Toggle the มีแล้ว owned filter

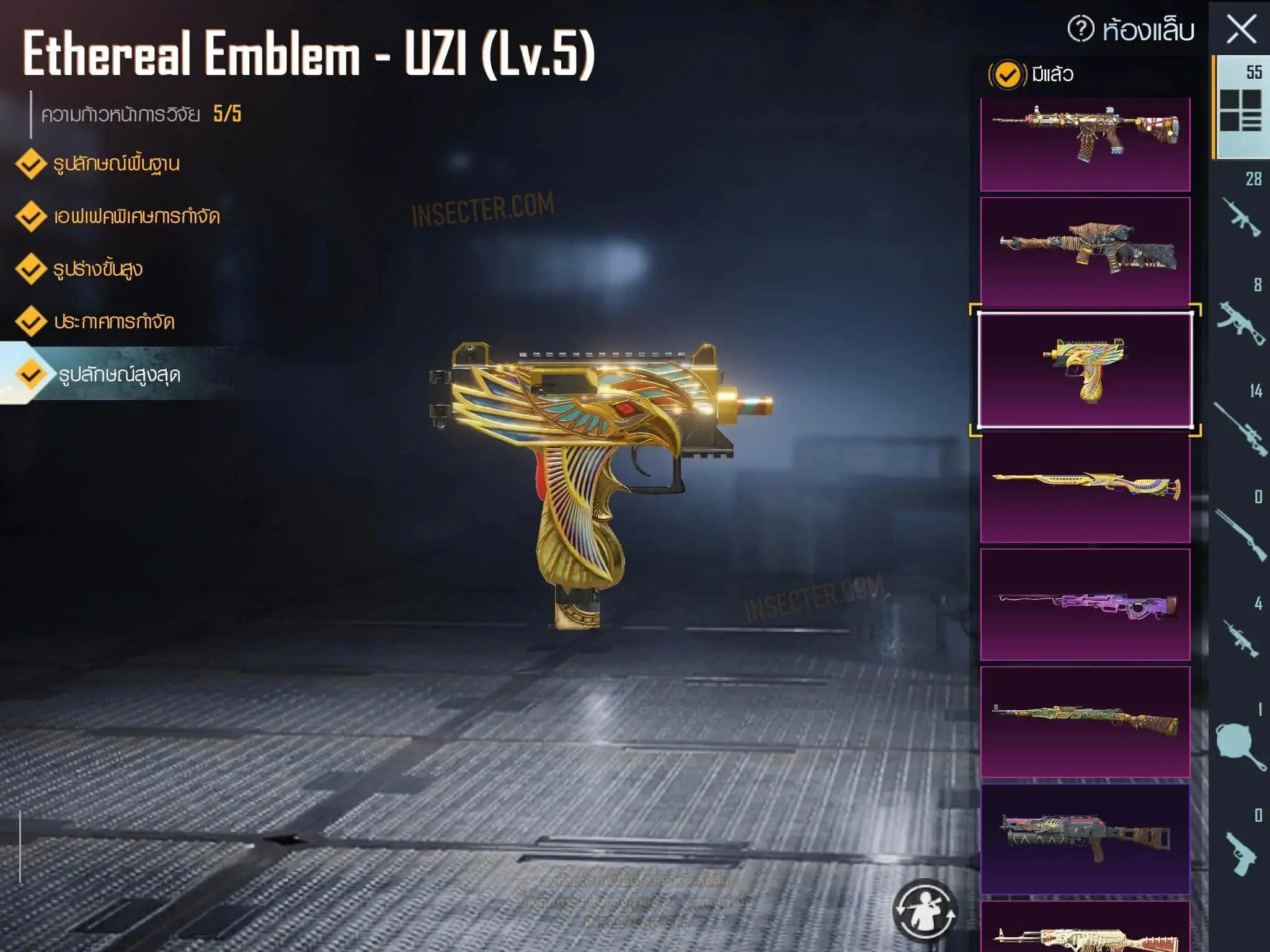[x=1006, y=75]
